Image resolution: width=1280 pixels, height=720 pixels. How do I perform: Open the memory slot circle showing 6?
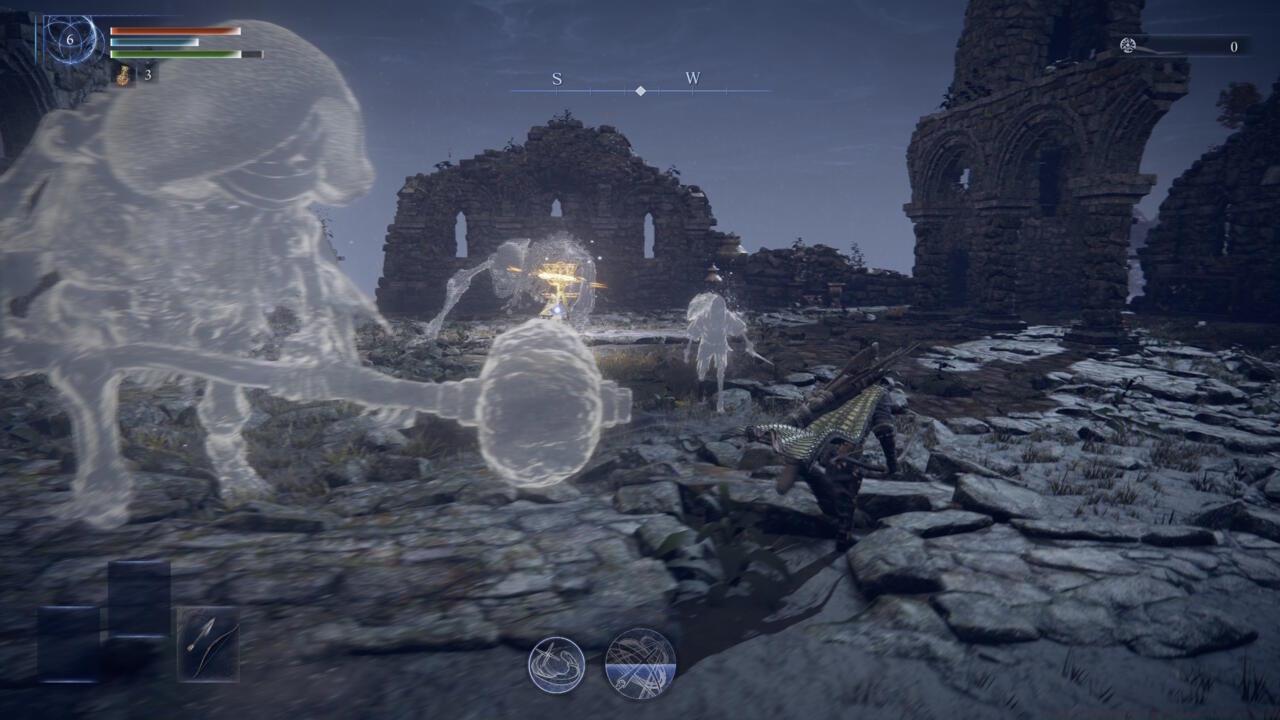tap(70, 39)
